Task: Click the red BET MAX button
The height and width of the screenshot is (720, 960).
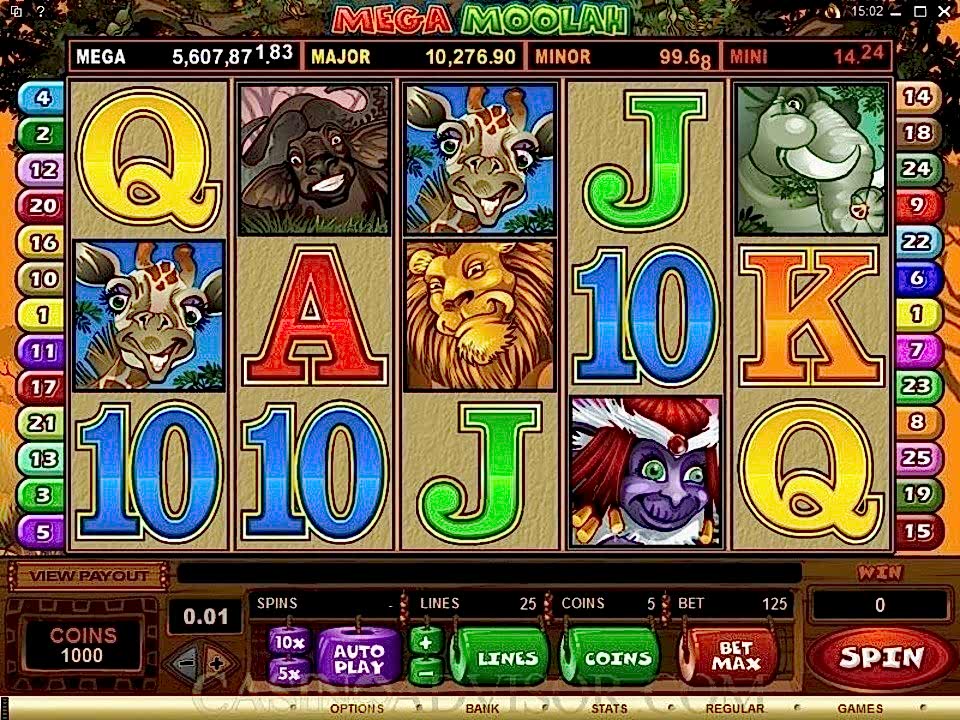Action: (735, 657)
